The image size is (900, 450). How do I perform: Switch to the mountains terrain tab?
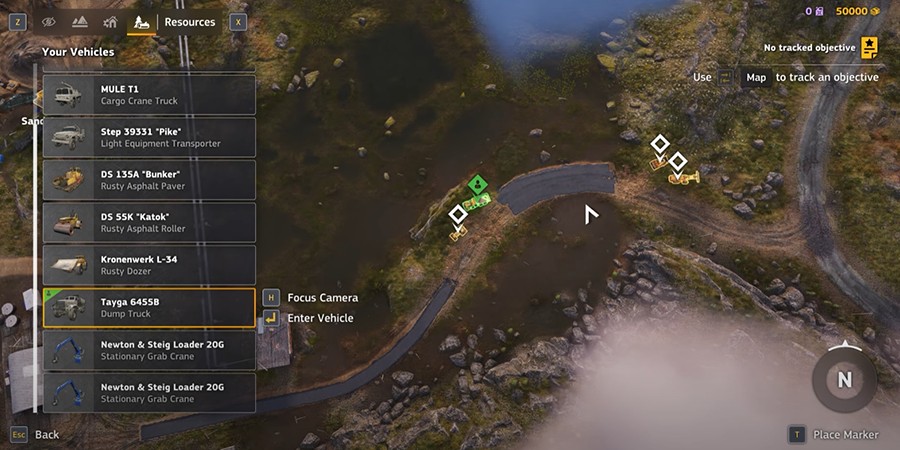pos(80,21)
